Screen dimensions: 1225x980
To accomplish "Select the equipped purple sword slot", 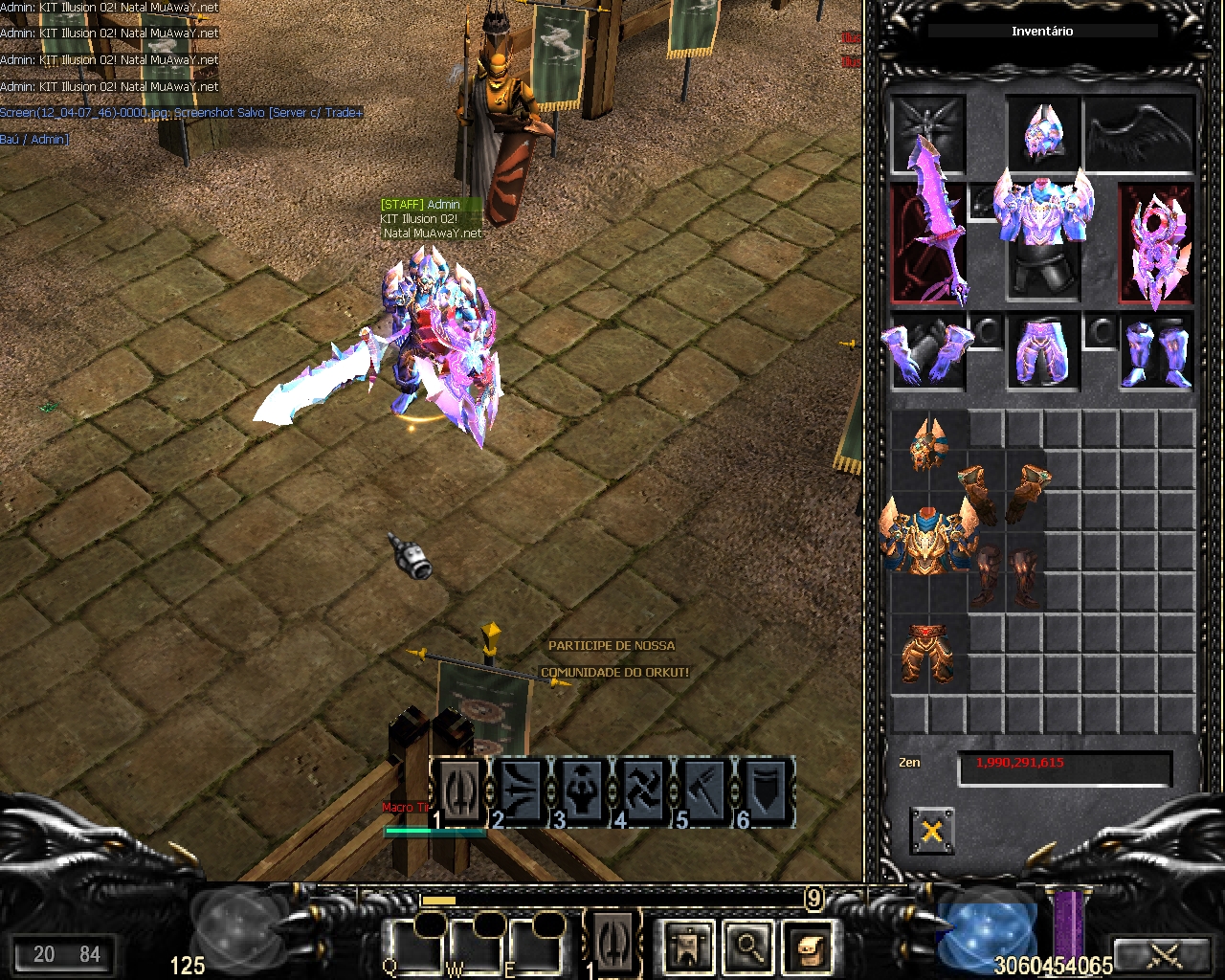I will [x=927, y=243].
